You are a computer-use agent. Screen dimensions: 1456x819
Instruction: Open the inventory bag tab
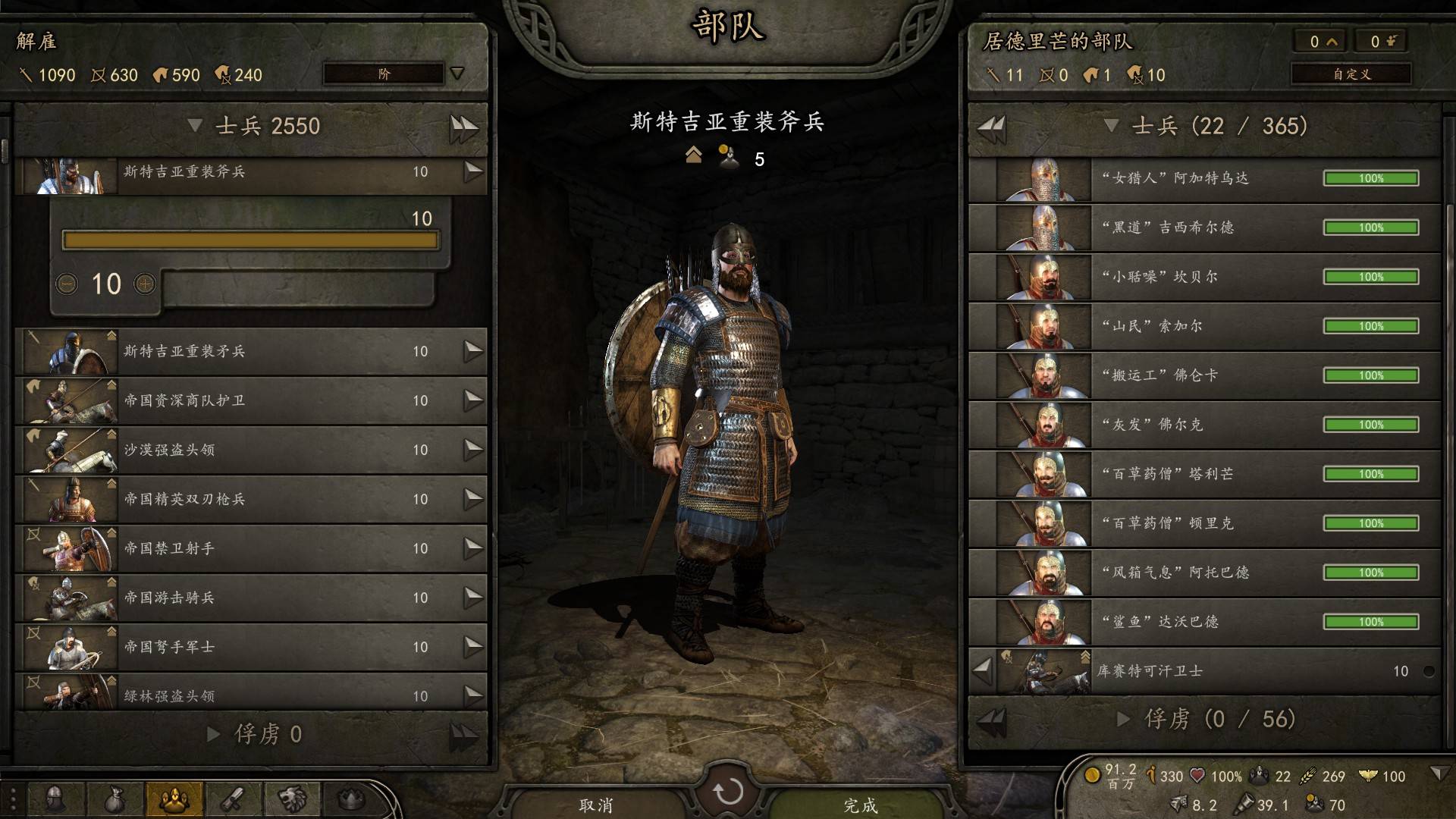tap(115, 799)
